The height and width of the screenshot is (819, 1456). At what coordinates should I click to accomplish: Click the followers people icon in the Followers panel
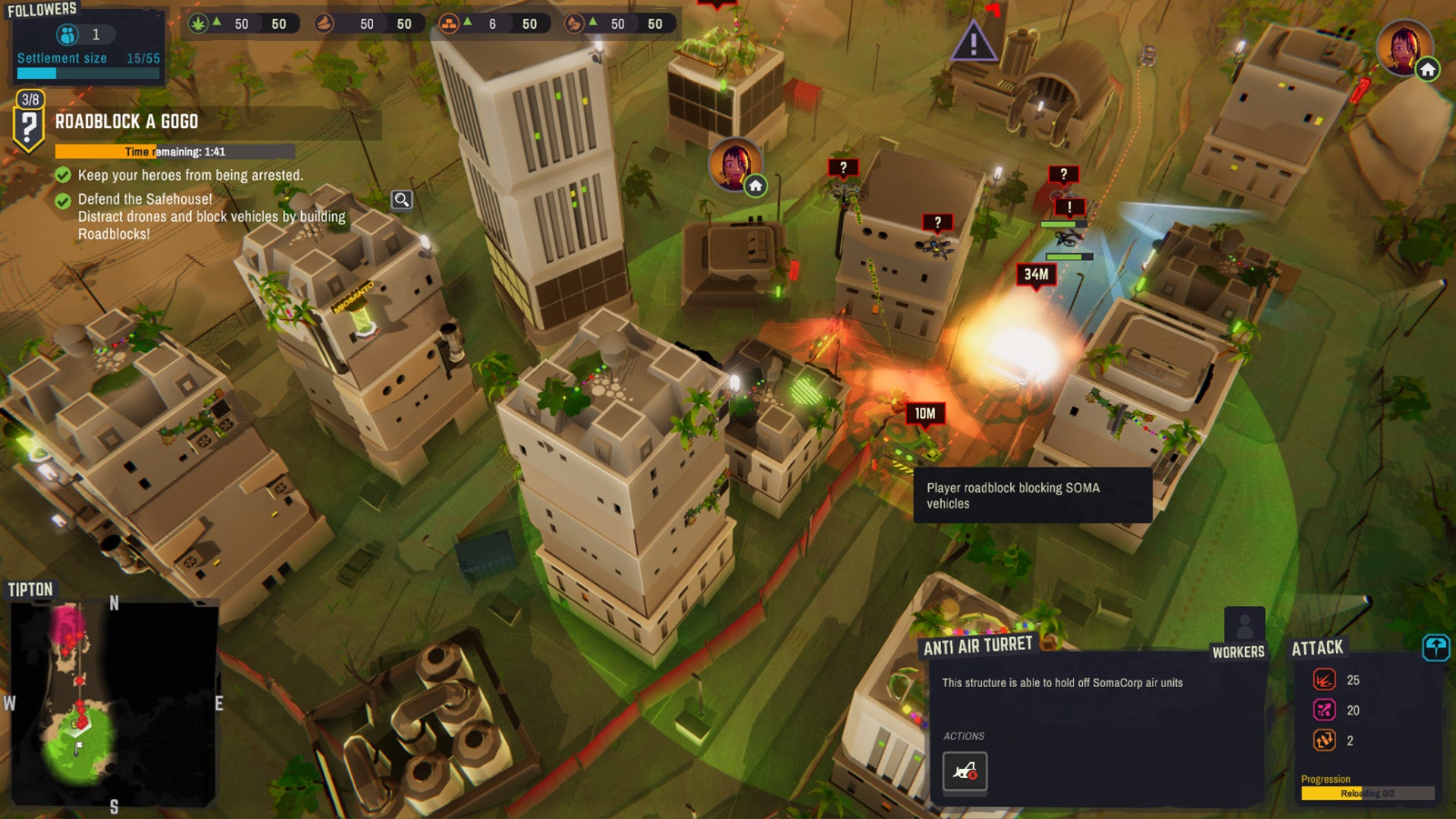tap(68, 33)
